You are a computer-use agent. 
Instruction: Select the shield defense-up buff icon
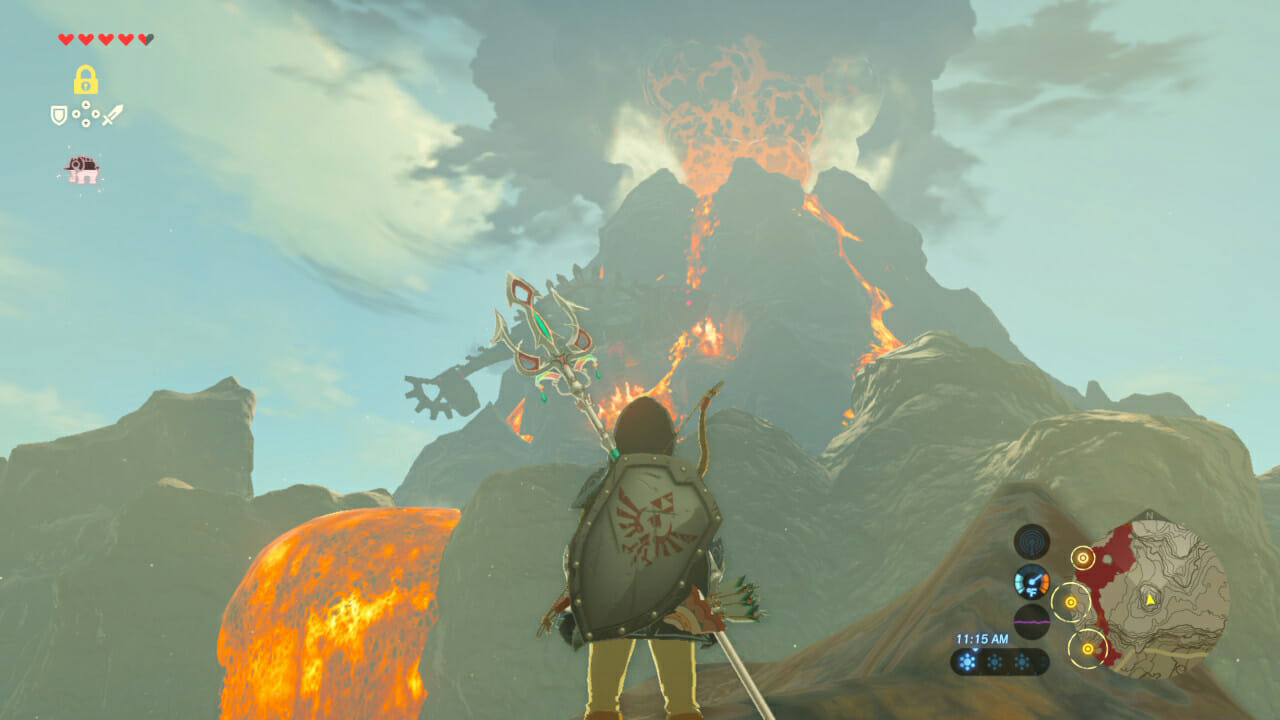[x=59, y=115]
